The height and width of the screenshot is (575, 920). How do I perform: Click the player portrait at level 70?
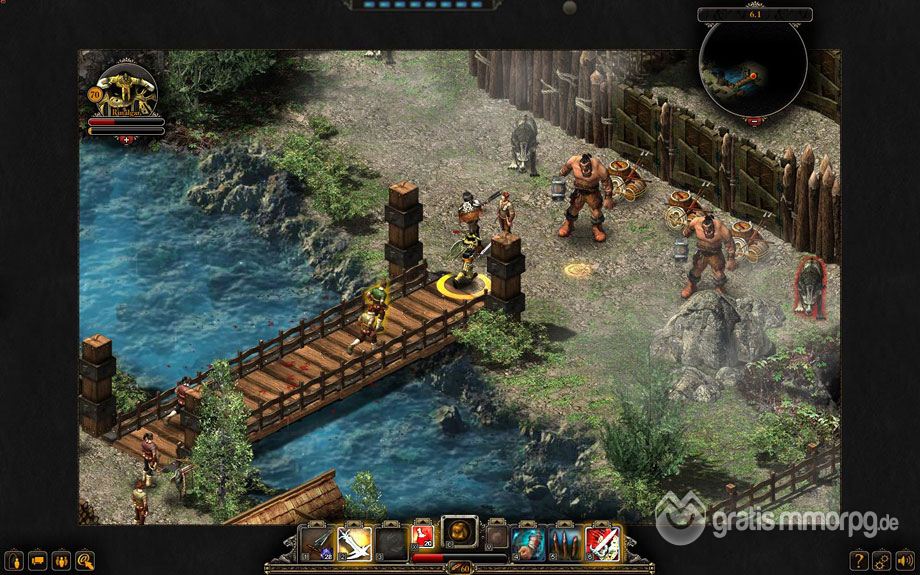[x=127, y=92]
